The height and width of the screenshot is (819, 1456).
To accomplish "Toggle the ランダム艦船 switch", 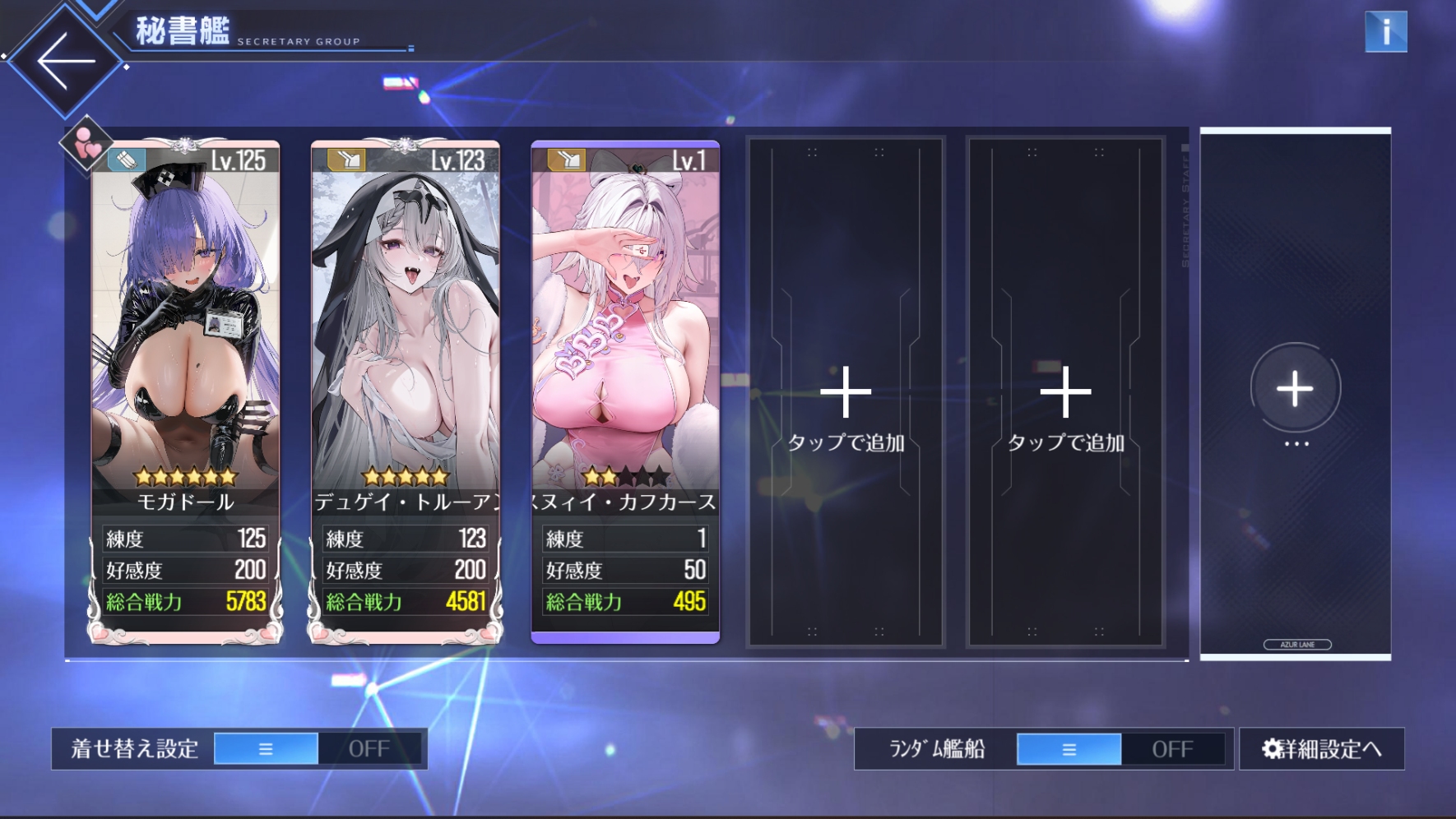I will (x=1120, y=749).
